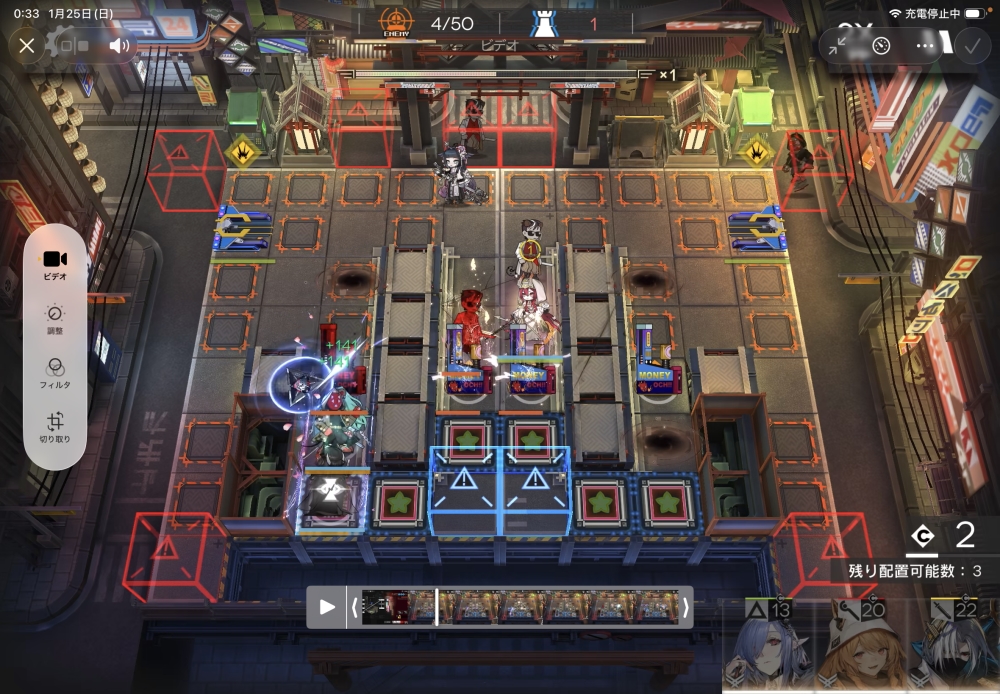Select the ビデオ editing tab
This screenshot has height=694, width=1000.
pos(55,264)
